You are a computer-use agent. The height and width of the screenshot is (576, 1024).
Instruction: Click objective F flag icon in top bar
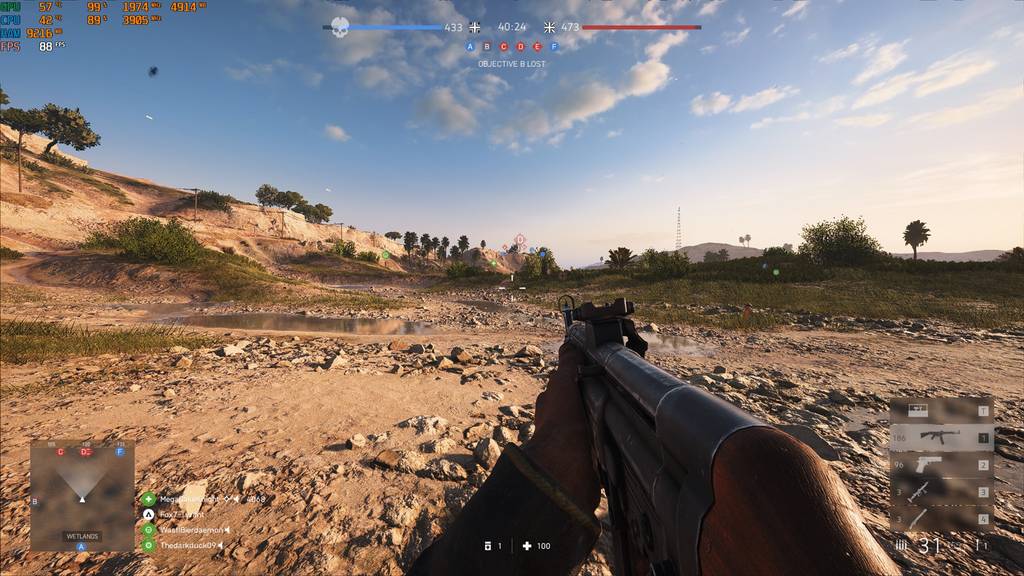tap(554, 46)
